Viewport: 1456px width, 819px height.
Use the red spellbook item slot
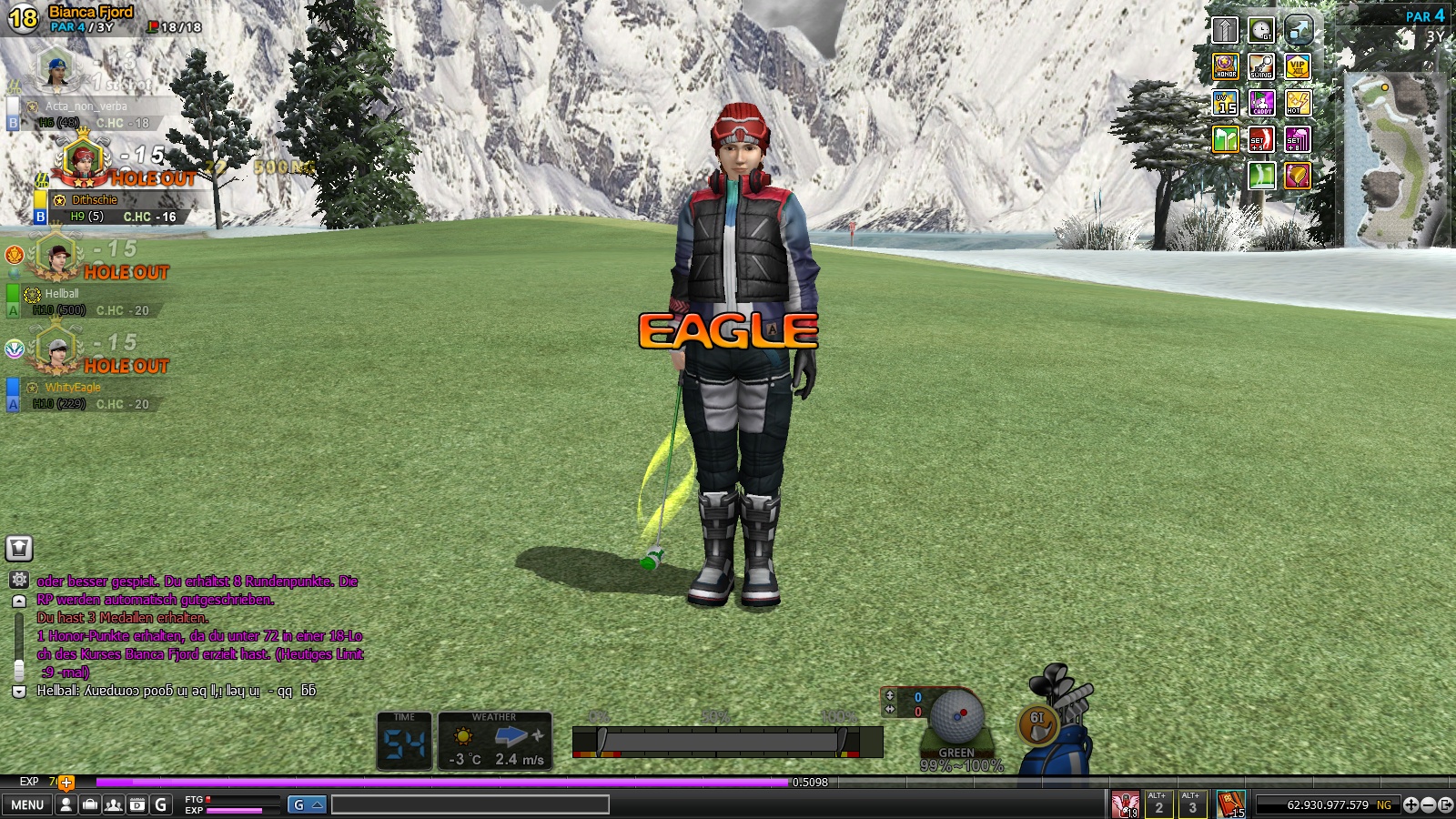pyautogui.click(x=1230, y=804)
